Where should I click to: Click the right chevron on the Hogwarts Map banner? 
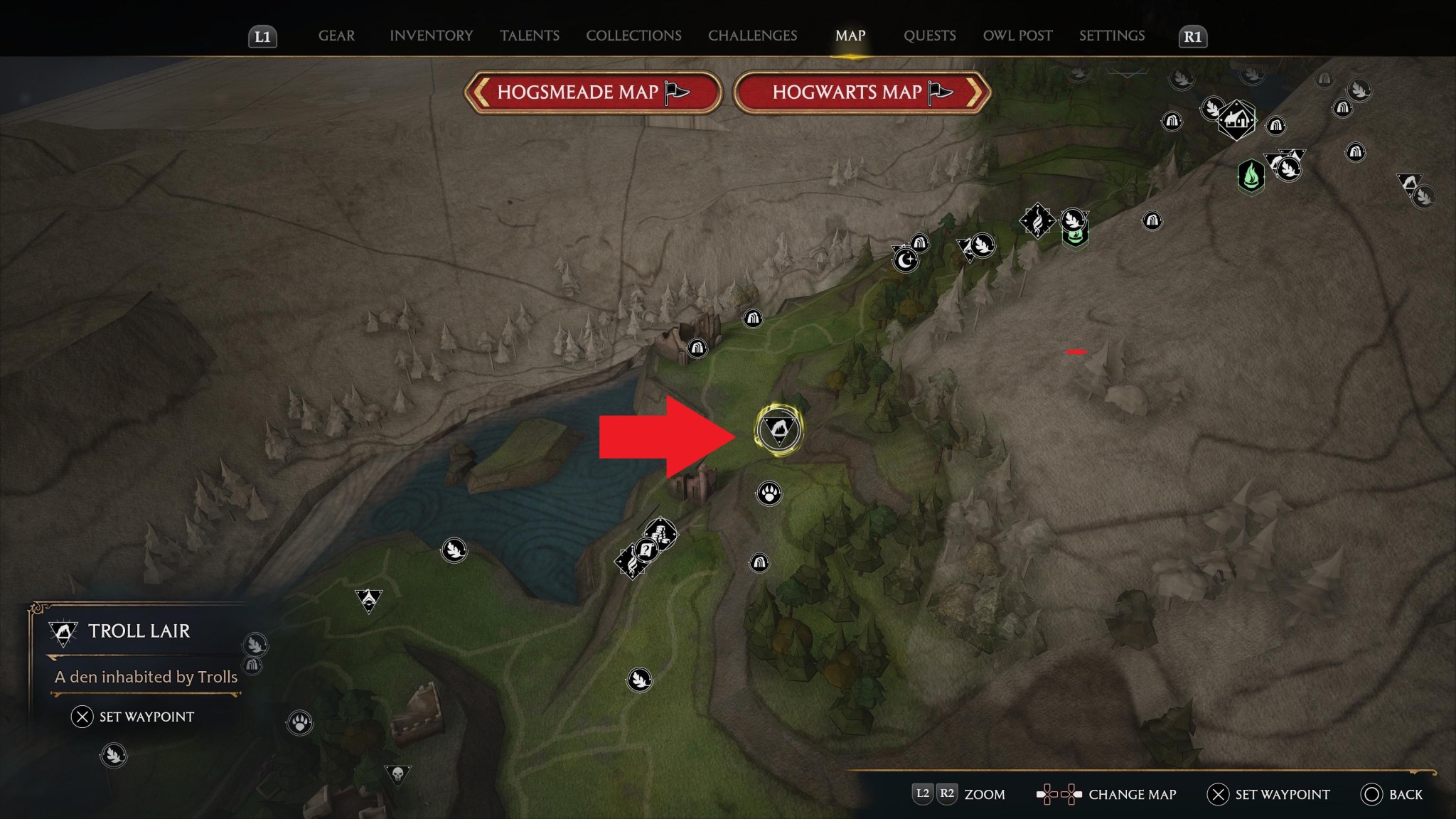977,93
